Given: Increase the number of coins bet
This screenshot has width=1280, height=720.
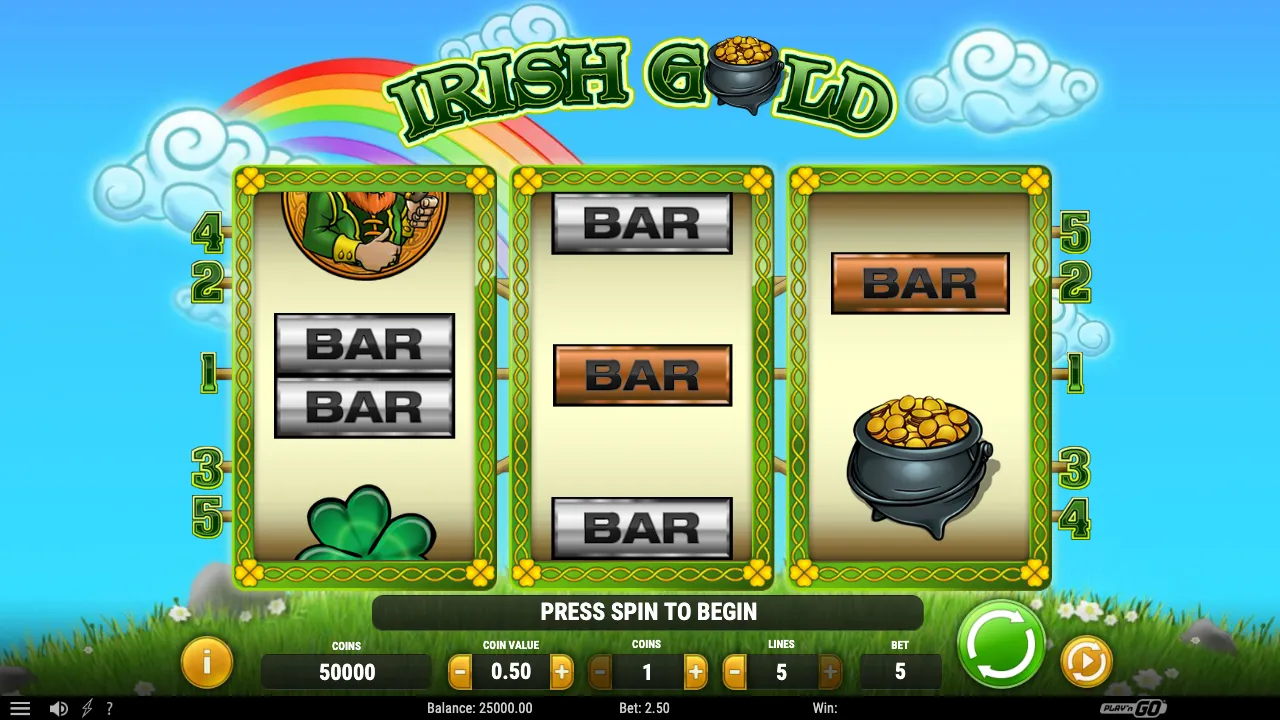Looking at the screenshot, I should (x=696, y=672).
